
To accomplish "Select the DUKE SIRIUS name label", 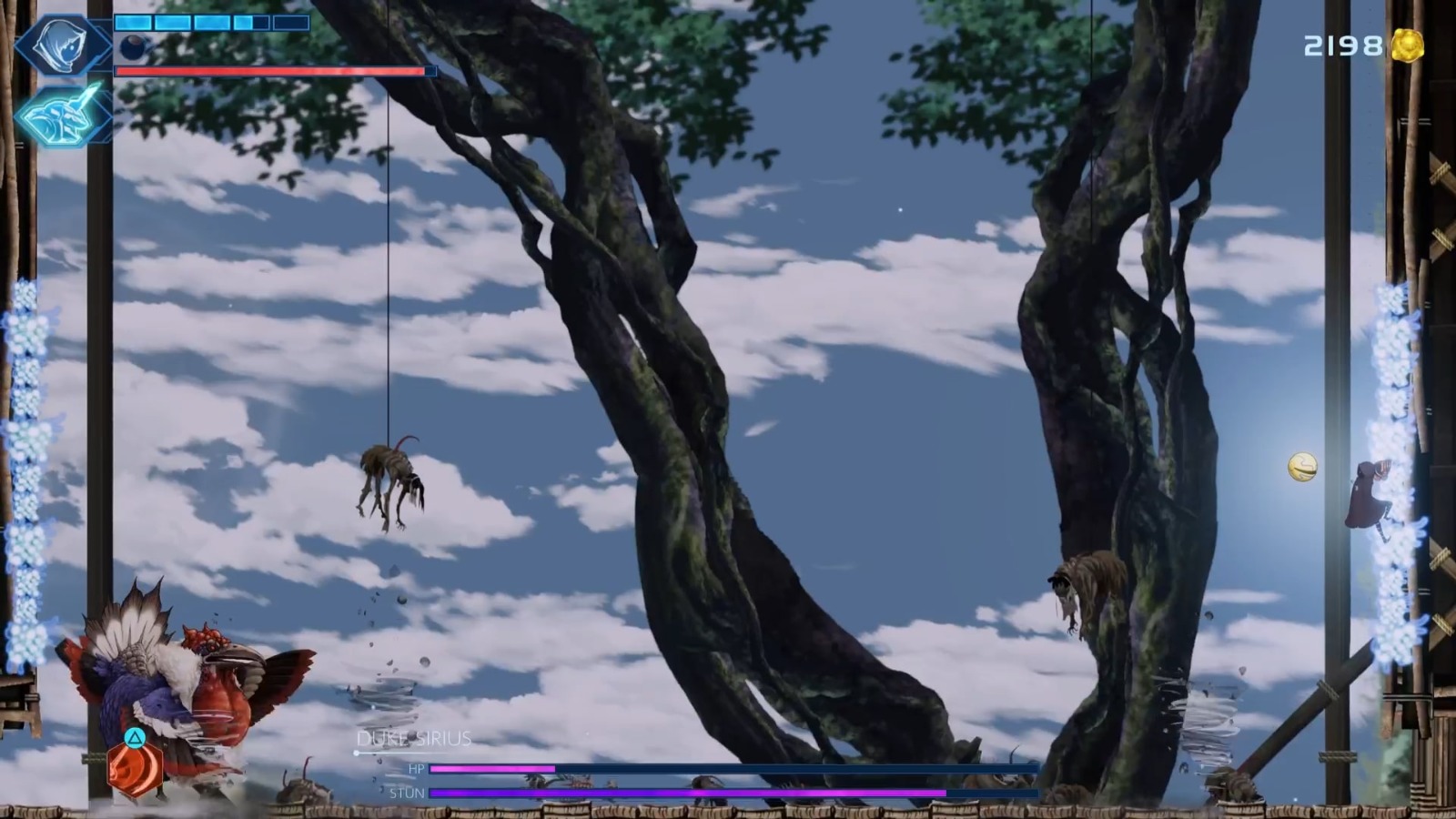I will 414,739.
